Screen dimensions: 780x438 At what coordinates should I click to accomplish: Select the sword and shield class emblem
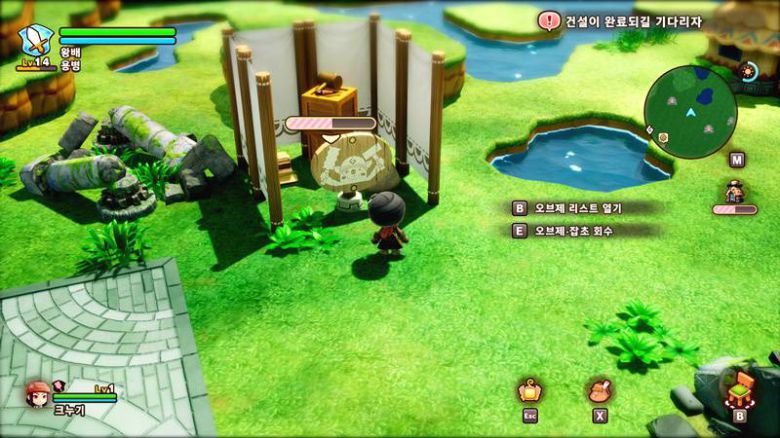tap(35, 42)
